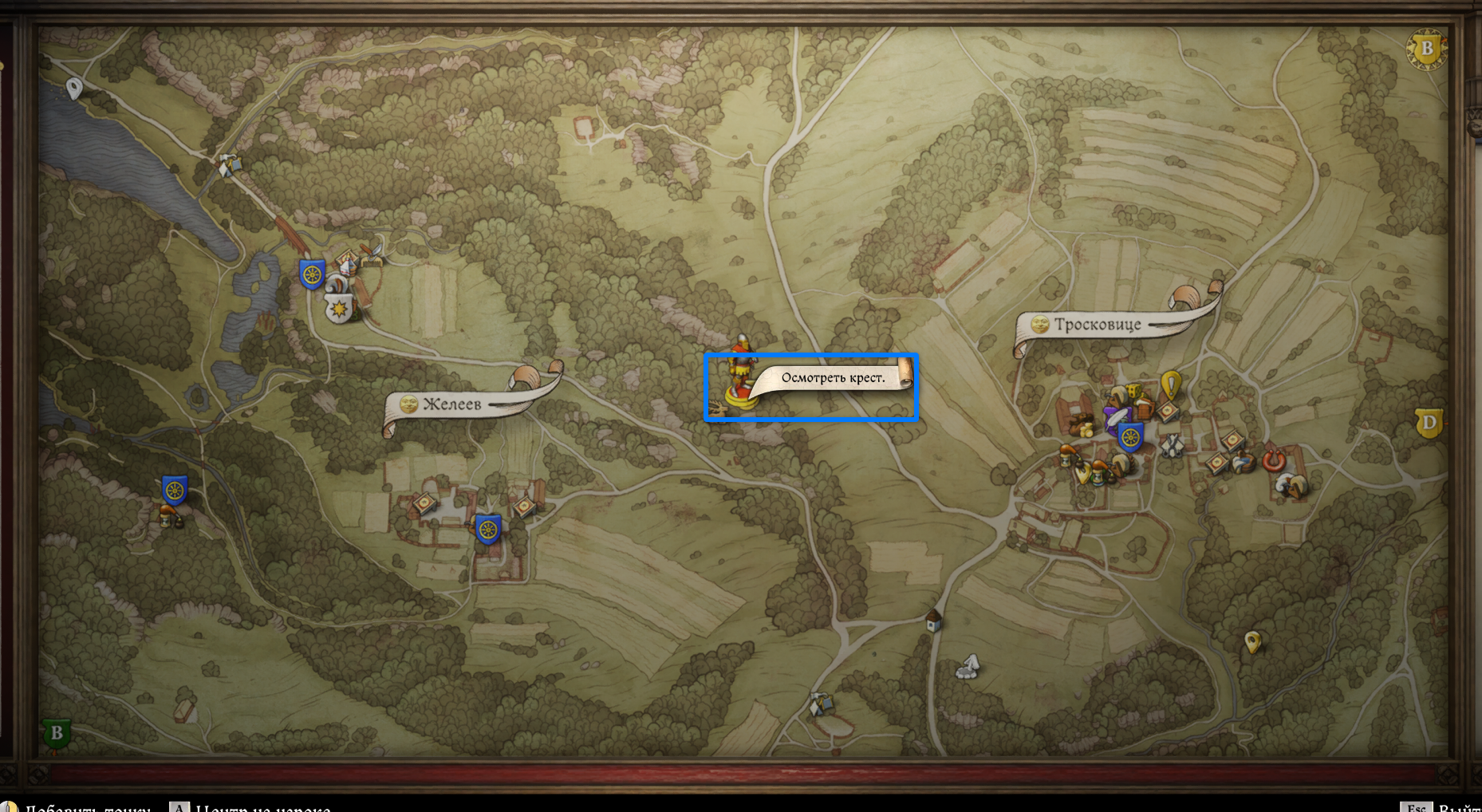
Task: Select the blue wheel shield in Тросковице
Action: click(1130, 437)
